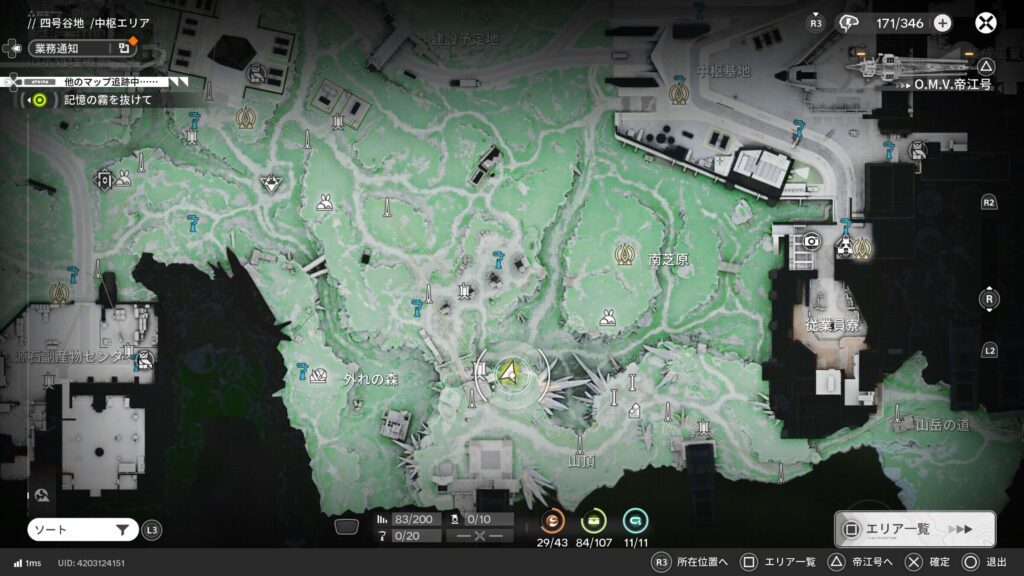Click the owl mail marker near 中枢基地
This screenshot has width=1024, height=576.
(x=917, y=150)
